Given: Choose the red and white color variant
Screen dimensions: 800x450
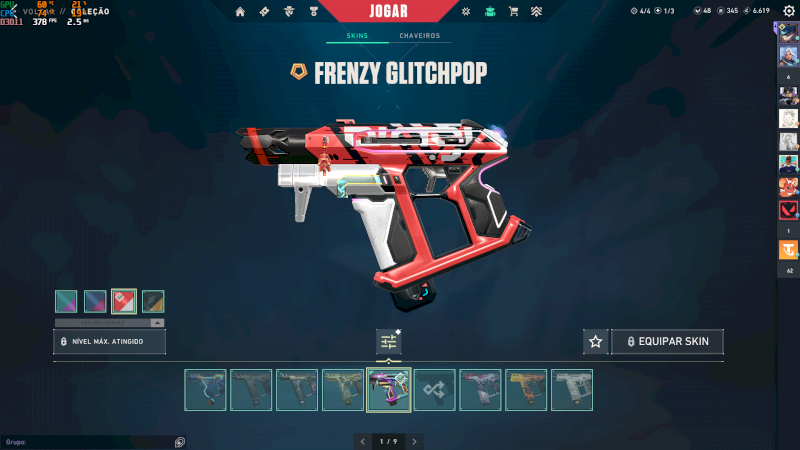Looking at the screenshot, I should 124,301.
